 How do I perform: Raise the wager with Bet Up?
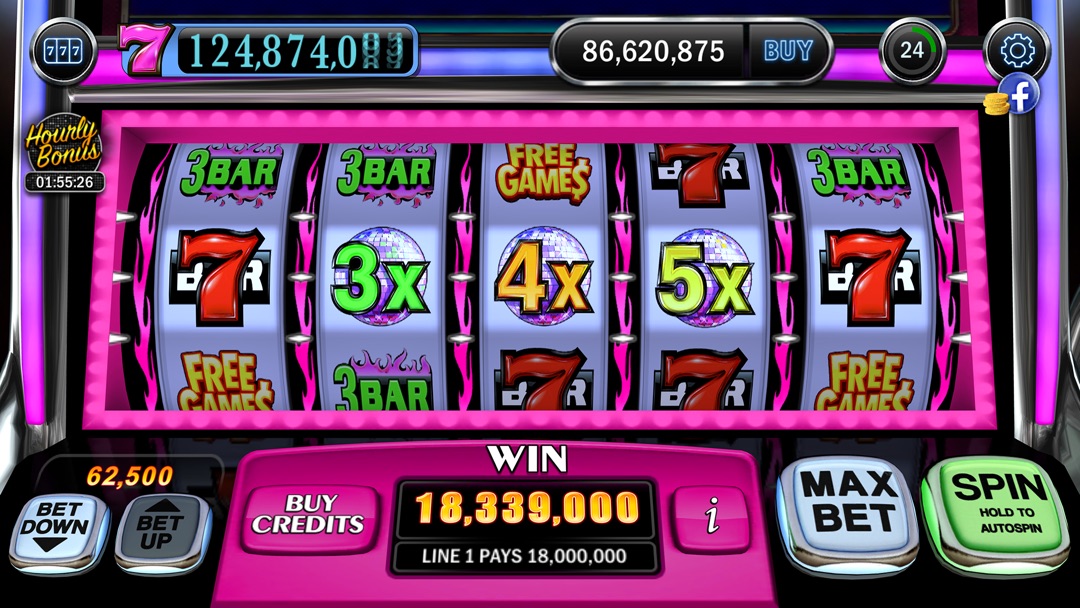(x=162, y=528)
